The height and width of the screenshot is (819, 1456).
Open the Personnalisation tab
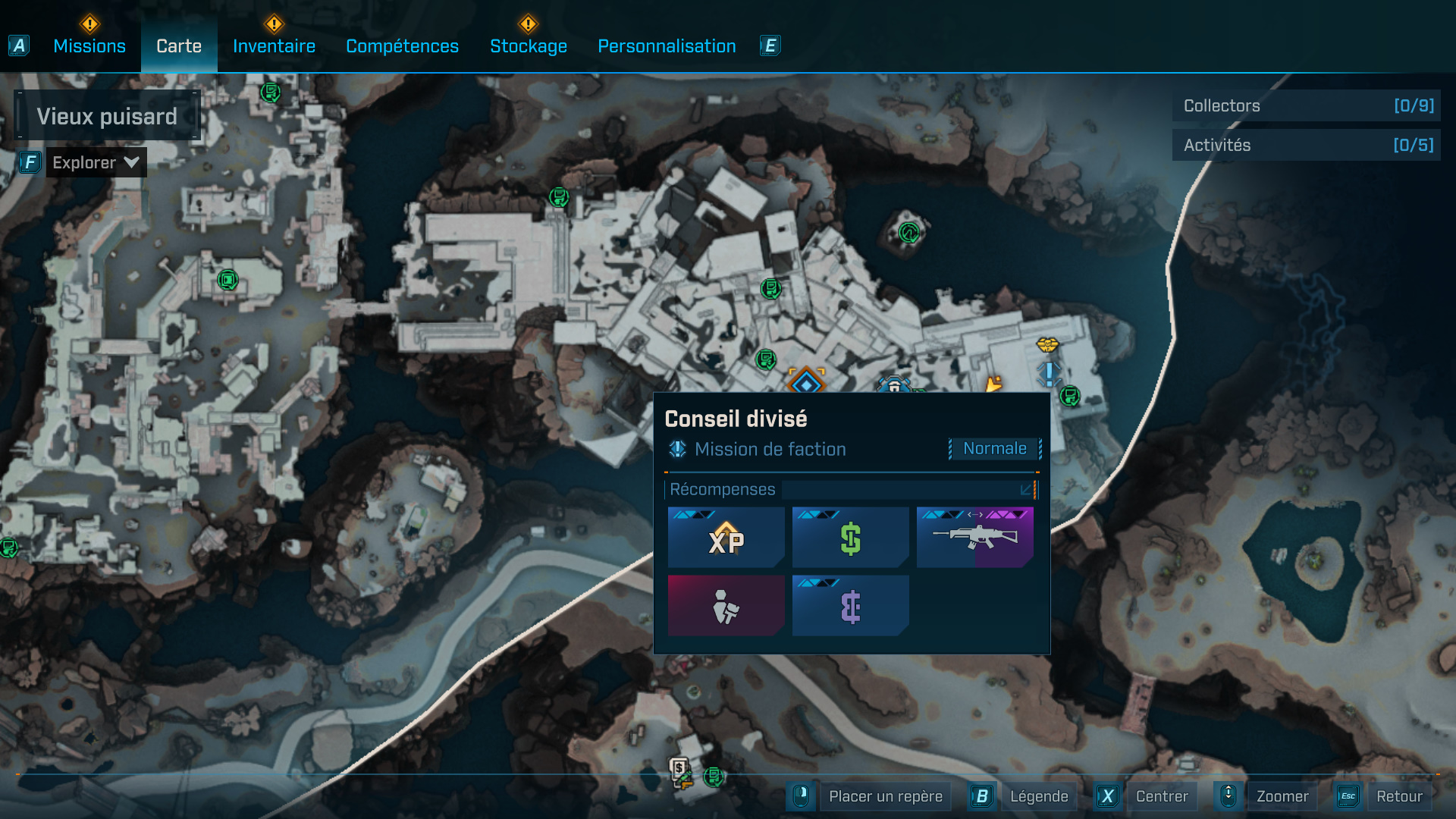(x=667, y=46)
